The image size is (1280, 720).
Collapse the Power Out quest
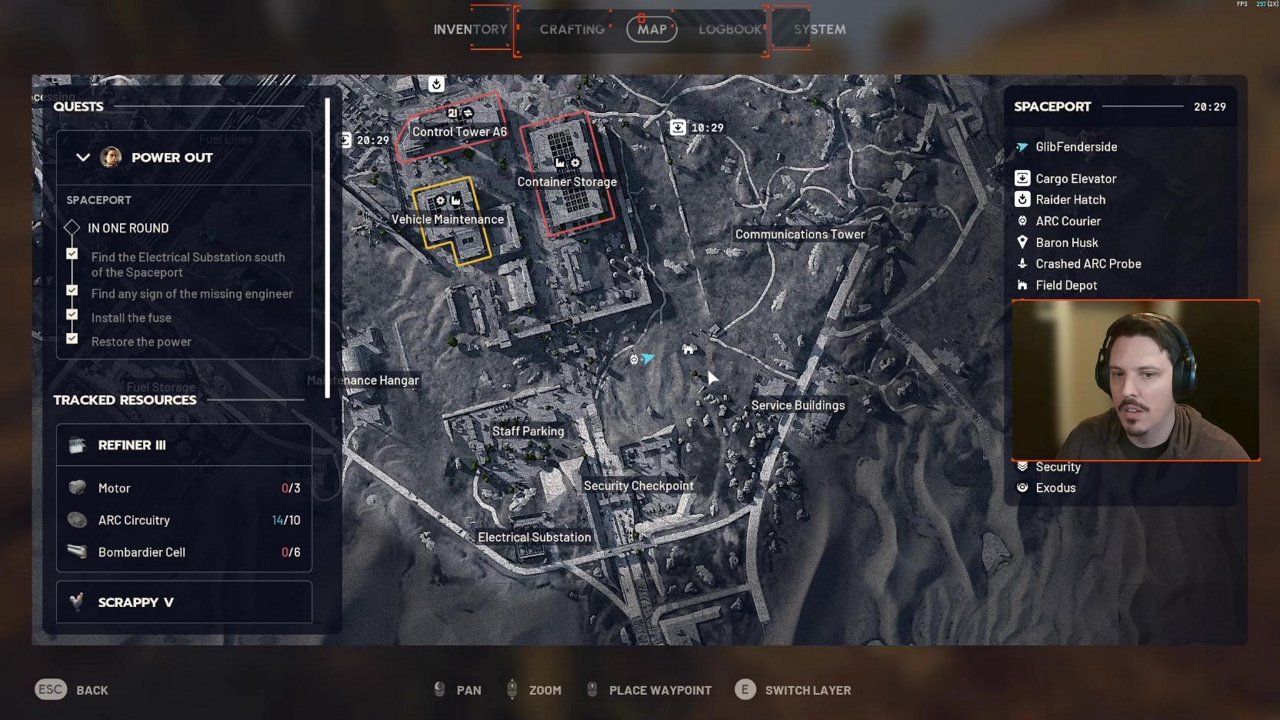pos(83,157)
